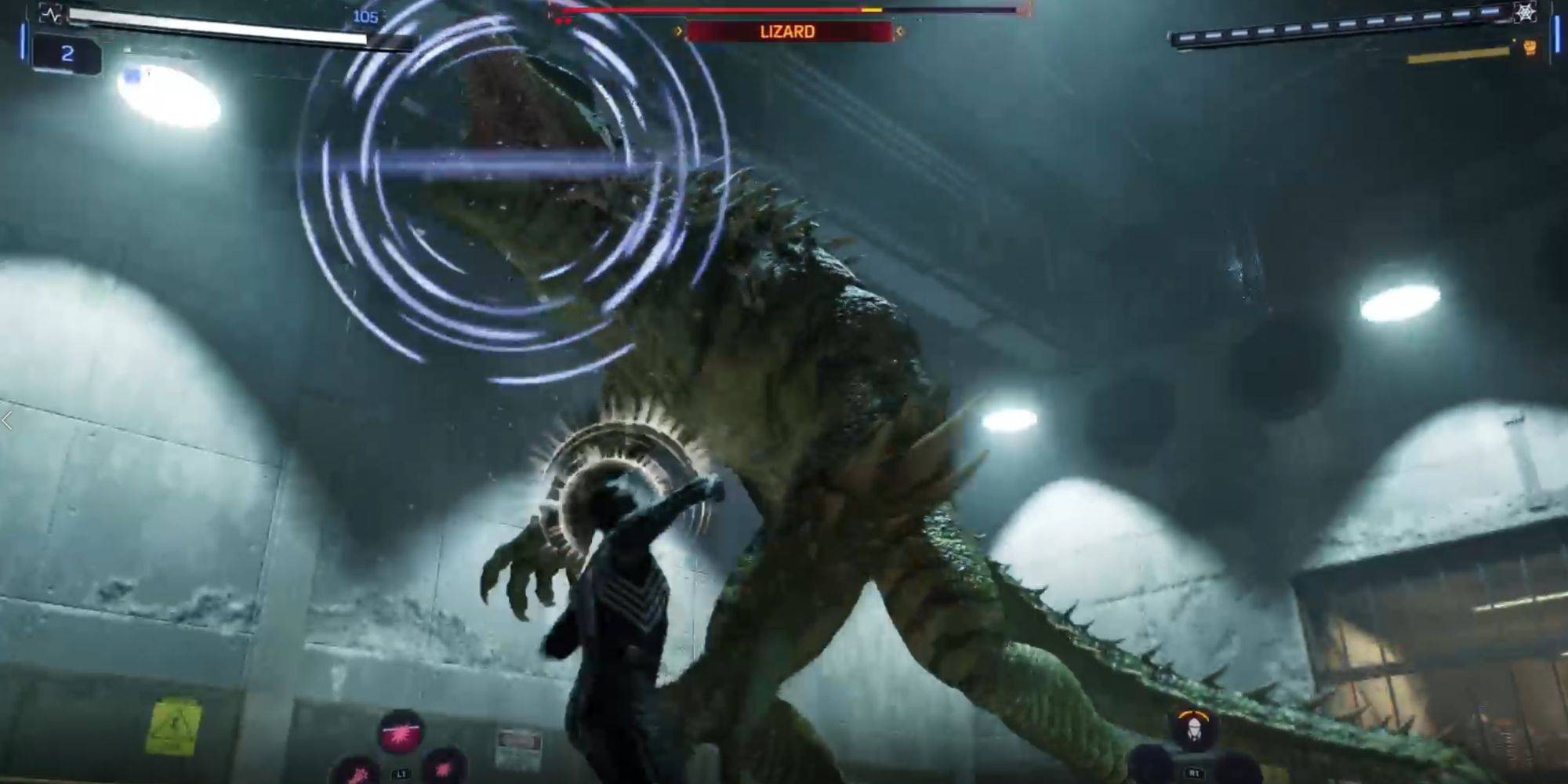1568x784 pixels.
Task: Select the LIZARD boss name banner
Action: [x=784, y=31]
